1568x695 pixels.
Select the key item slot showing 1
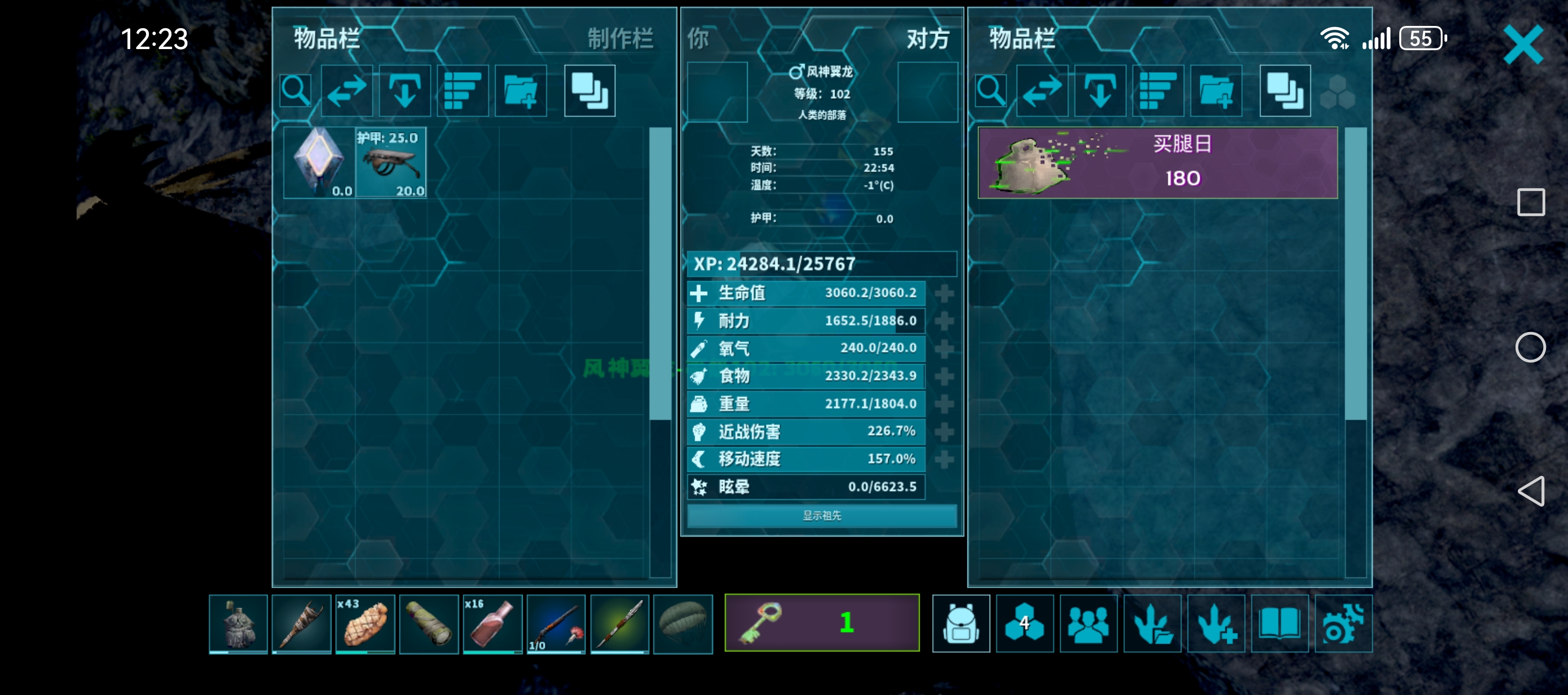pos(821,623)
